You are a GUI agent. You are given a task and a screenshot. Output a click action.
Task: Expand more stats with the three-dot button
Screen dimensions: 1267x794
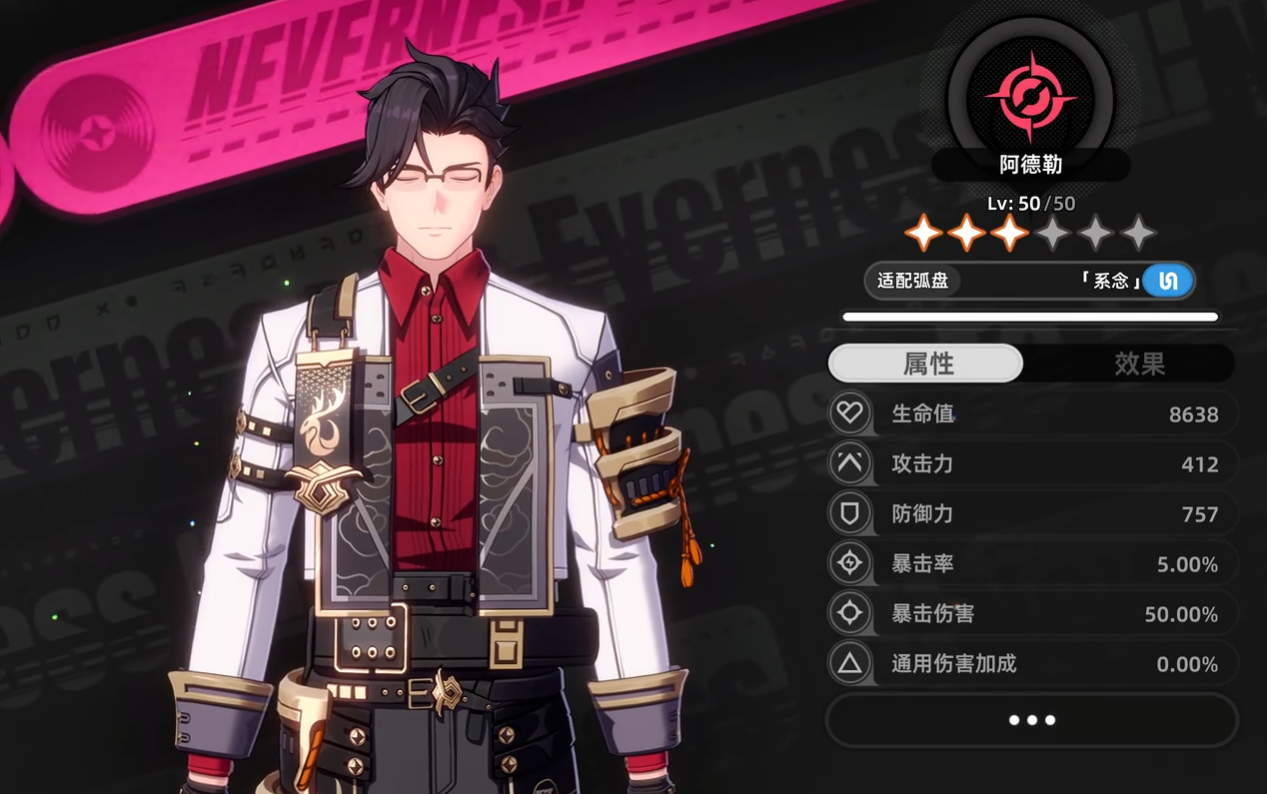[1031, 720]
